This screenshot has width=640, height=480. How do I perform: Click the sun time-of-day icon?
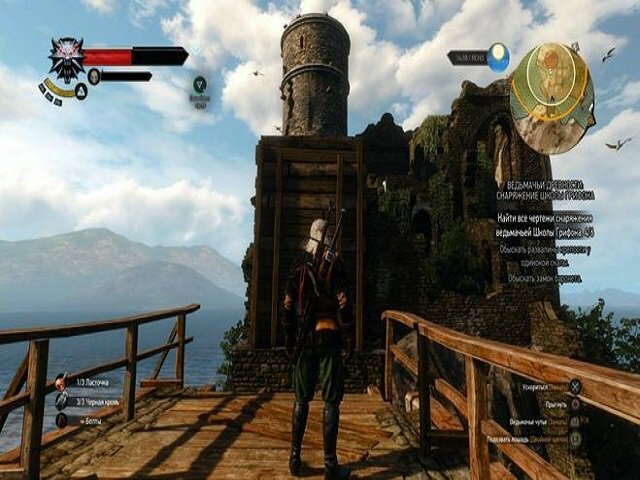(x=497, y=56)
